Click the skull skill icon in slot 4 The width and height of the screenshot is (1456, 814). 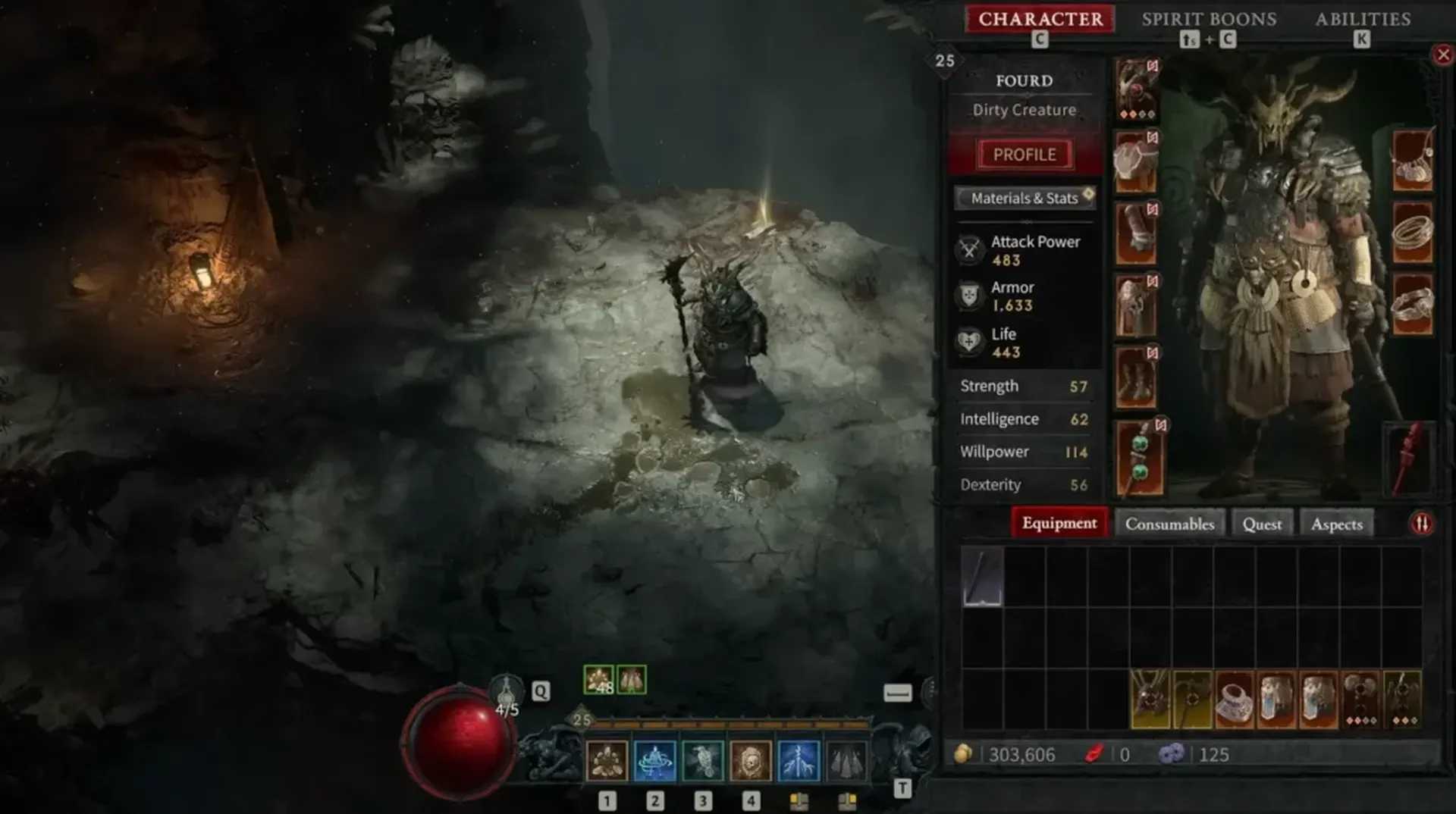(x=751, y=760)
